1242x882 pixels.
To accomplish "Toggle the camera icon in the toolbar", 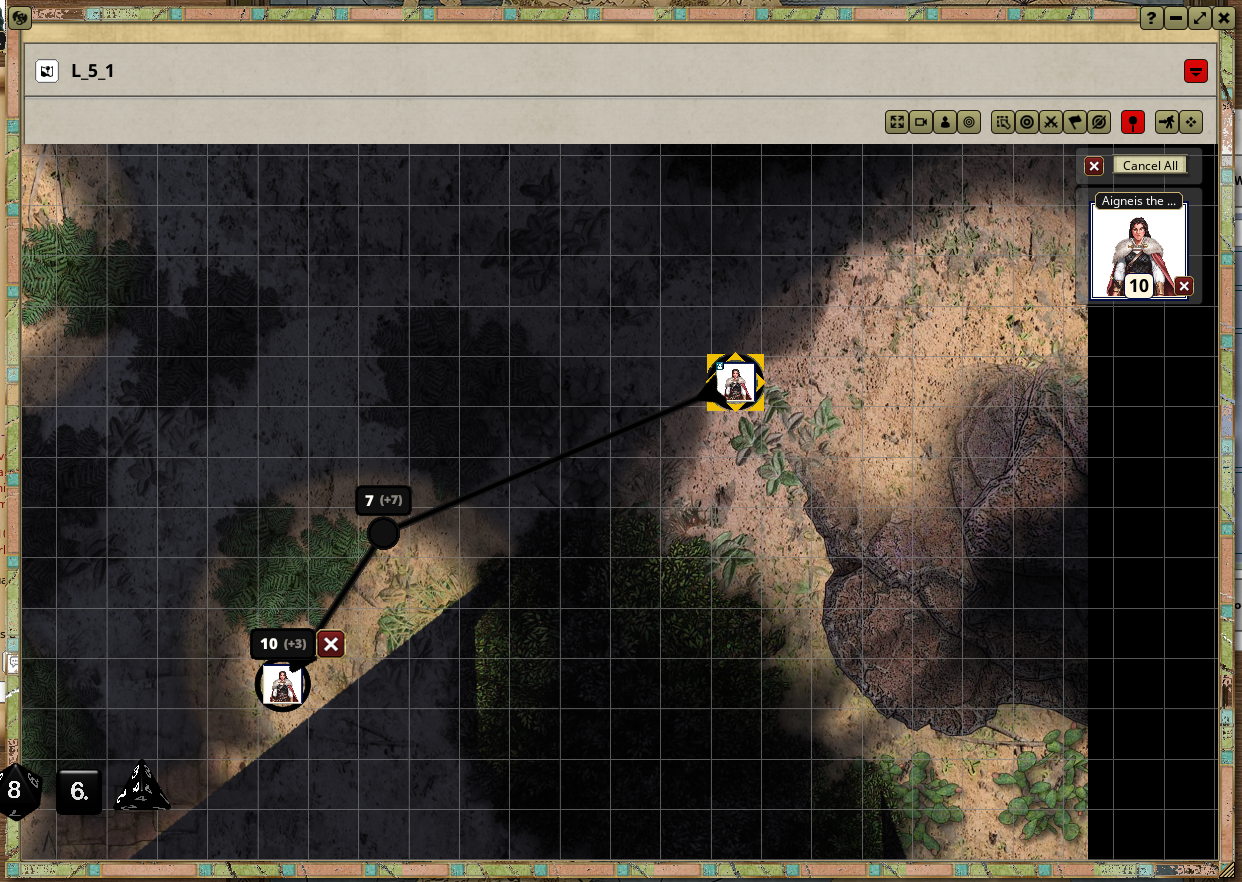I will coord(921,122).
